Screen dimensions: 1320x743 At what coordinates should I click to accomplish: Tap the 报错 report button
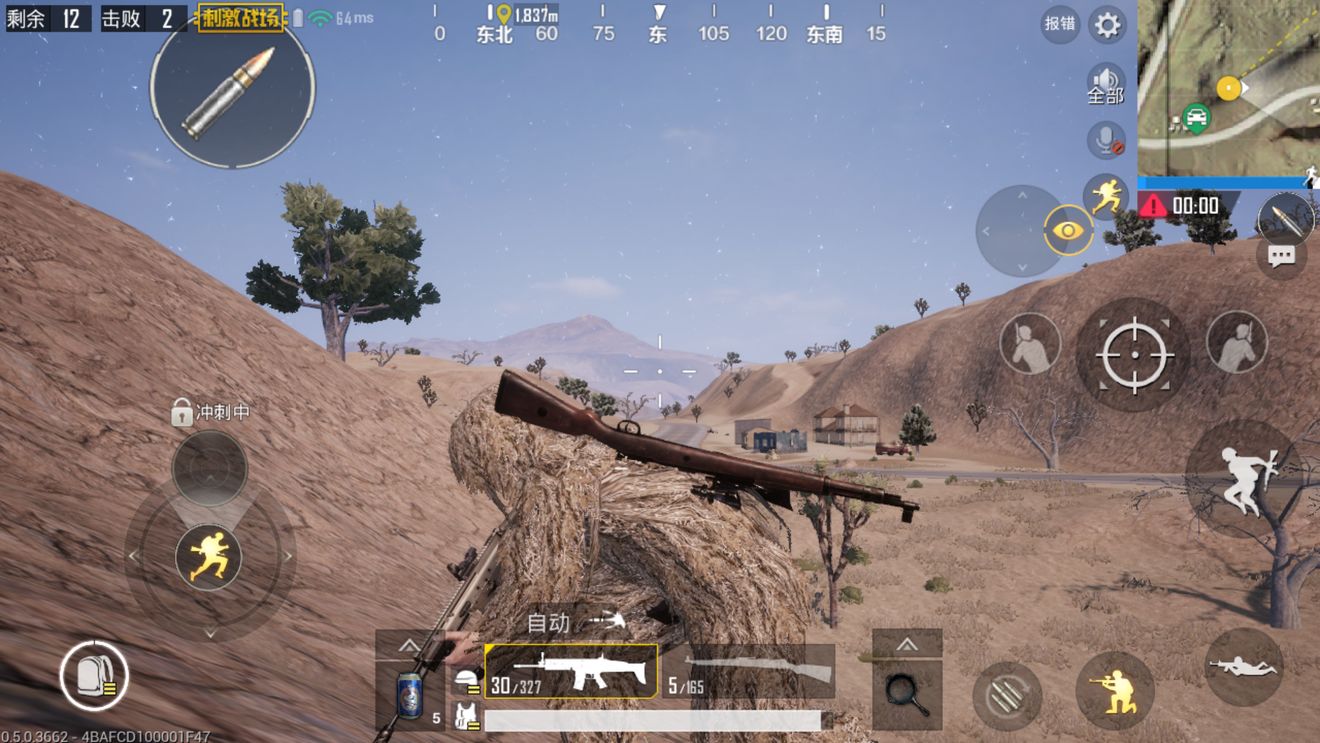(x=1059, y=23)
